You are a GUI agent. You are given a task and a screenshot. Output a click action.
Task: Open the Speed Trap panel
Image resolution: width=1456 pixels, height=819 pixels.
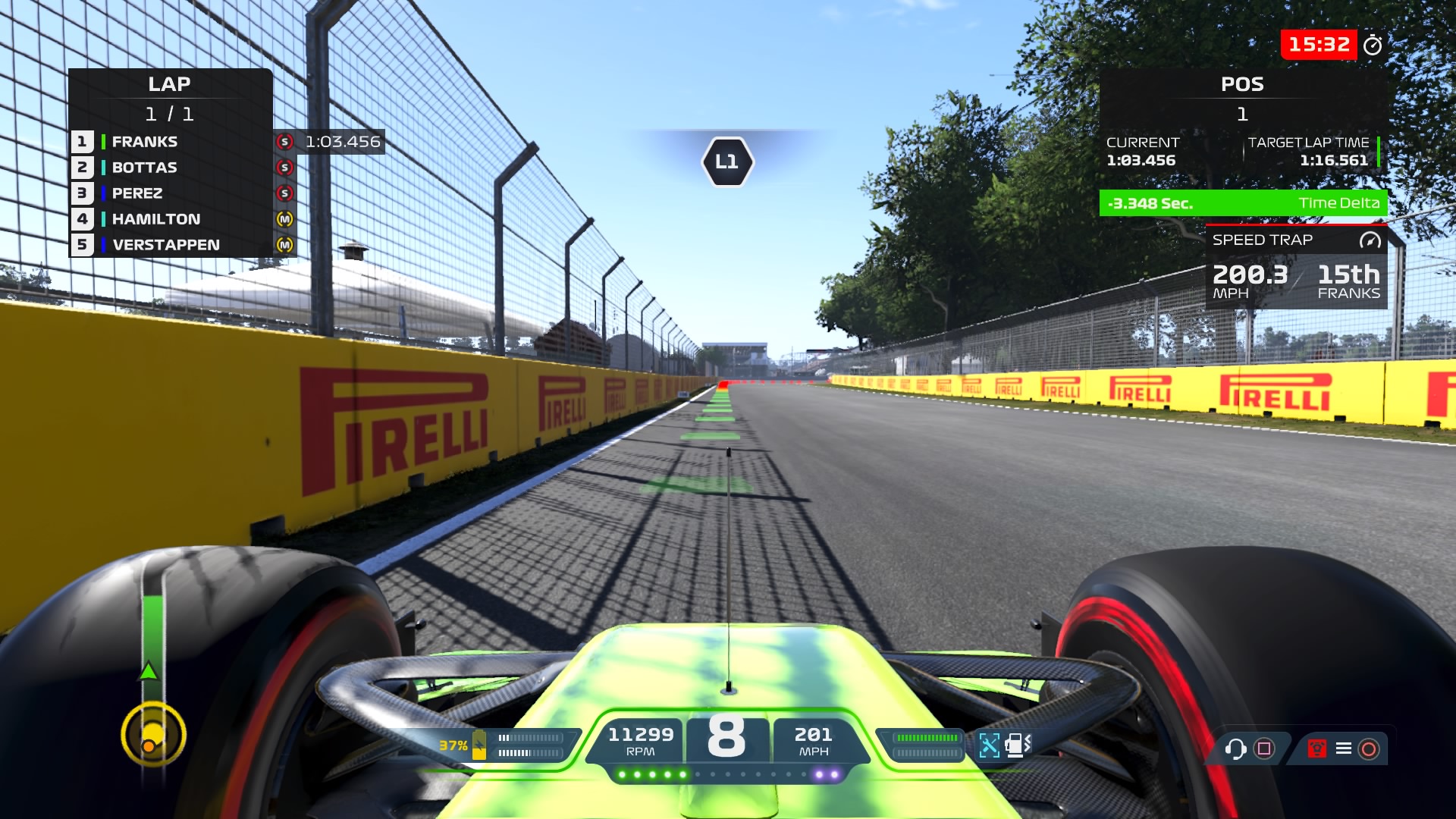[1296, 267]
